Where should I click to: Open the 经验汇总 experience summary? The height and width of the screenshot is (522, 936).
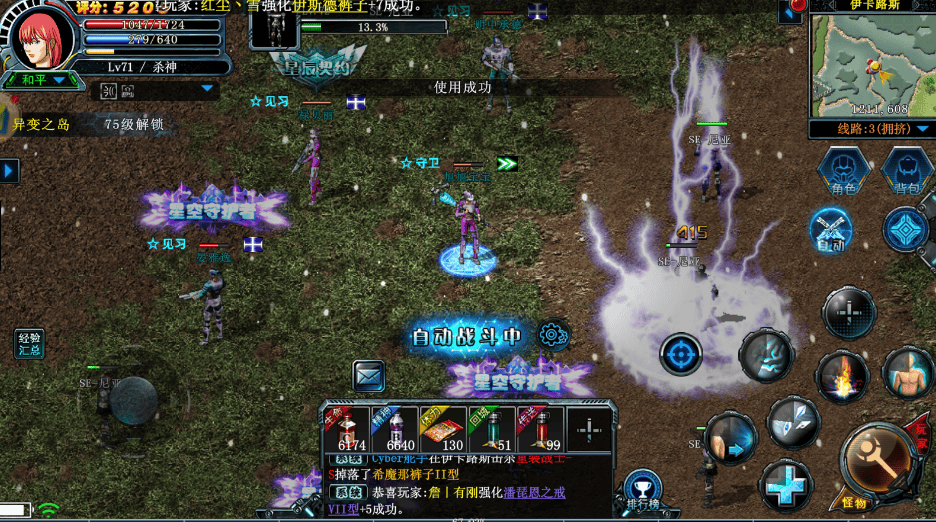[x=30, y=344]
